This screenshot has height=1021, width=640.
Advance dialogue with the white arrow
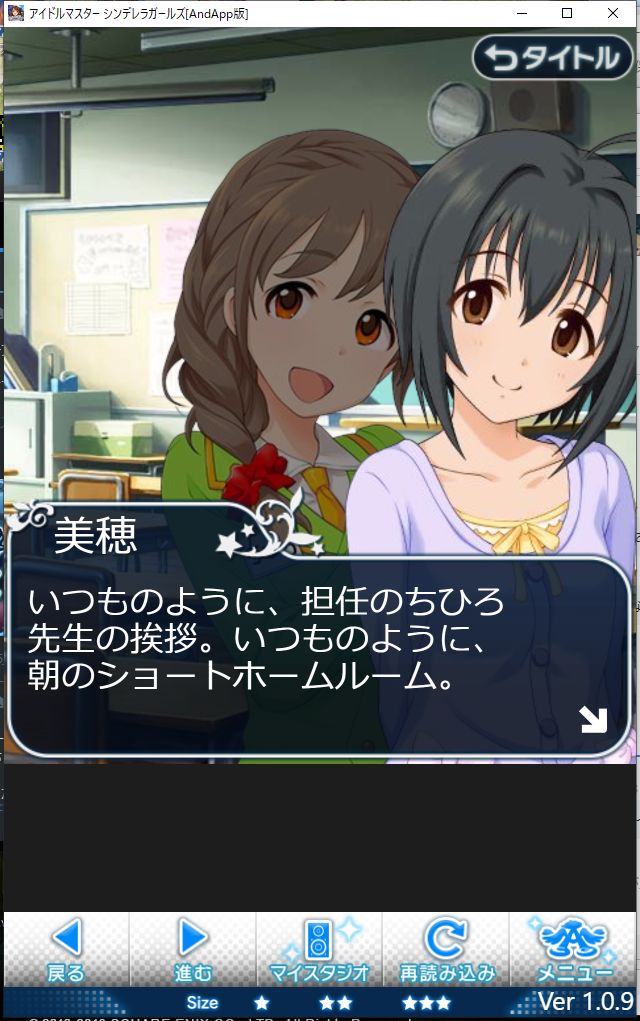point(593,719)
